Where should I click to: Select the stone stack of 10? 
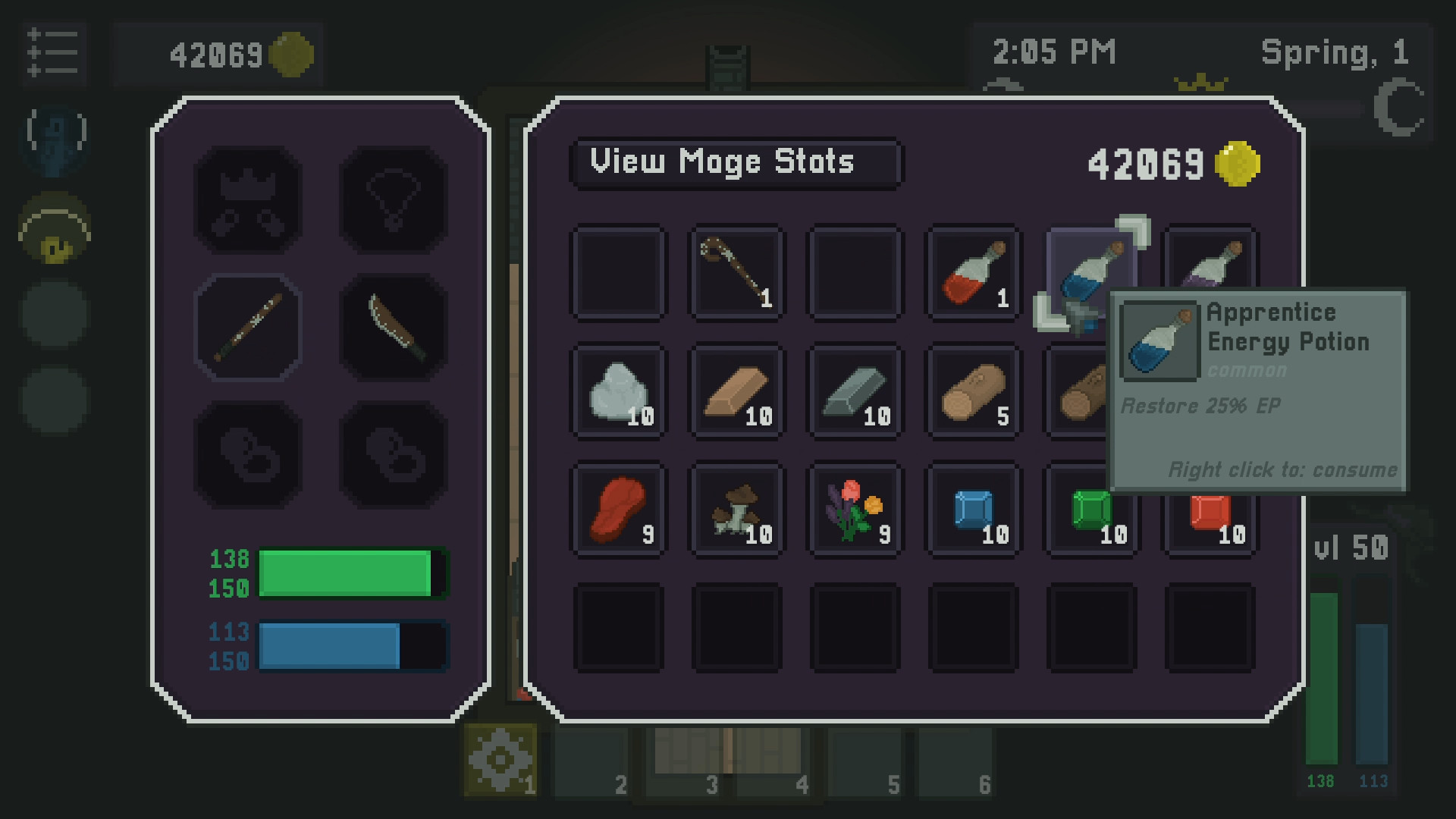[x=618, y=390]
